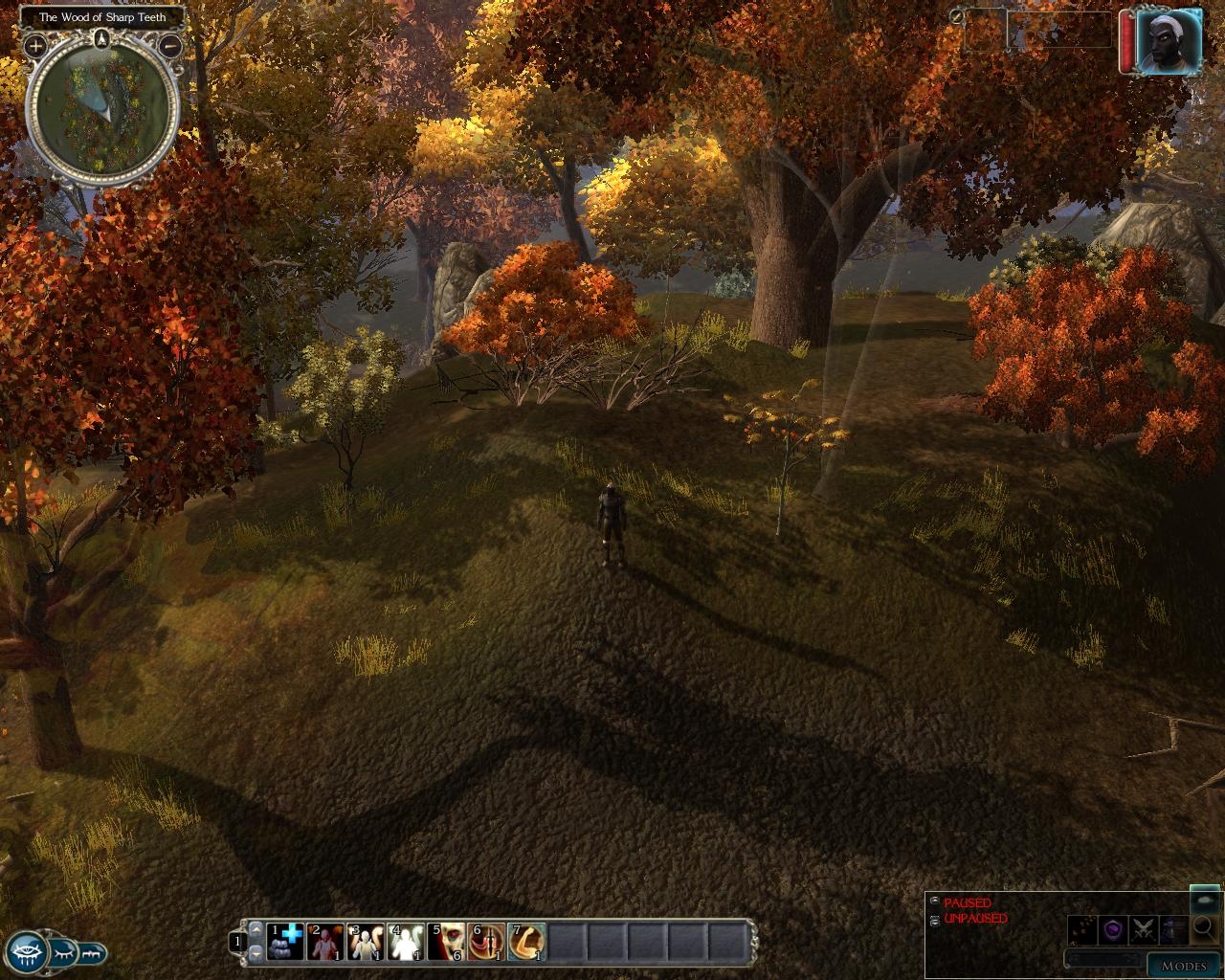Select the crossed swords mode icon
Screen dimensions: 1225x980
point(1143,928)
